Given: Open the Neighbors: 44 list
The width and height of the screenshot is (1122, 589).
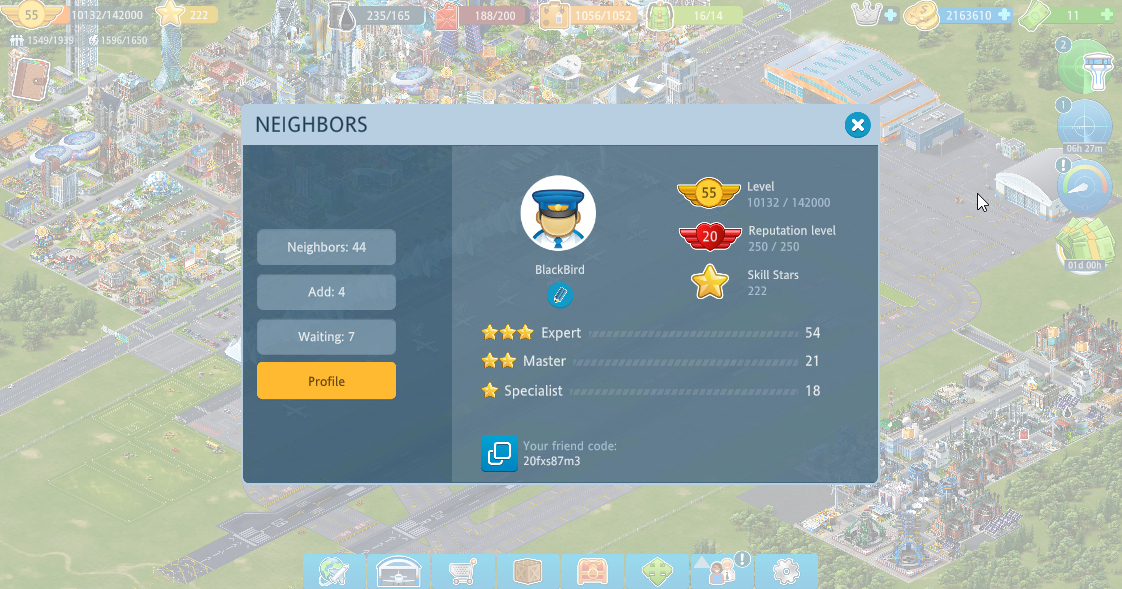Looking at the screenshot, I should [x=326, y=247].
